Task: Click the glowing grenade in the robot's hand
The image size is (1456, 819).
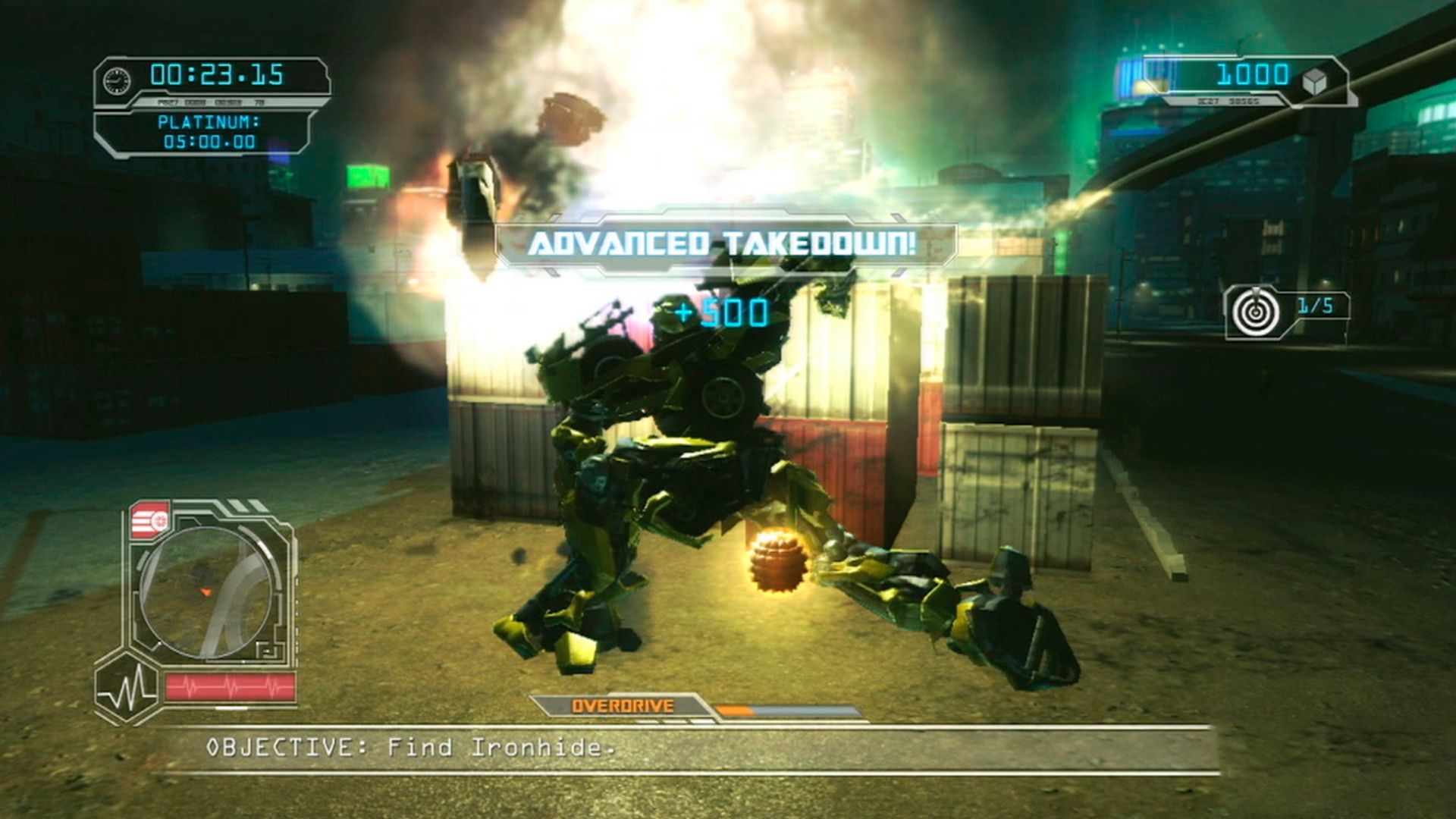Action: tap(775, 561)
